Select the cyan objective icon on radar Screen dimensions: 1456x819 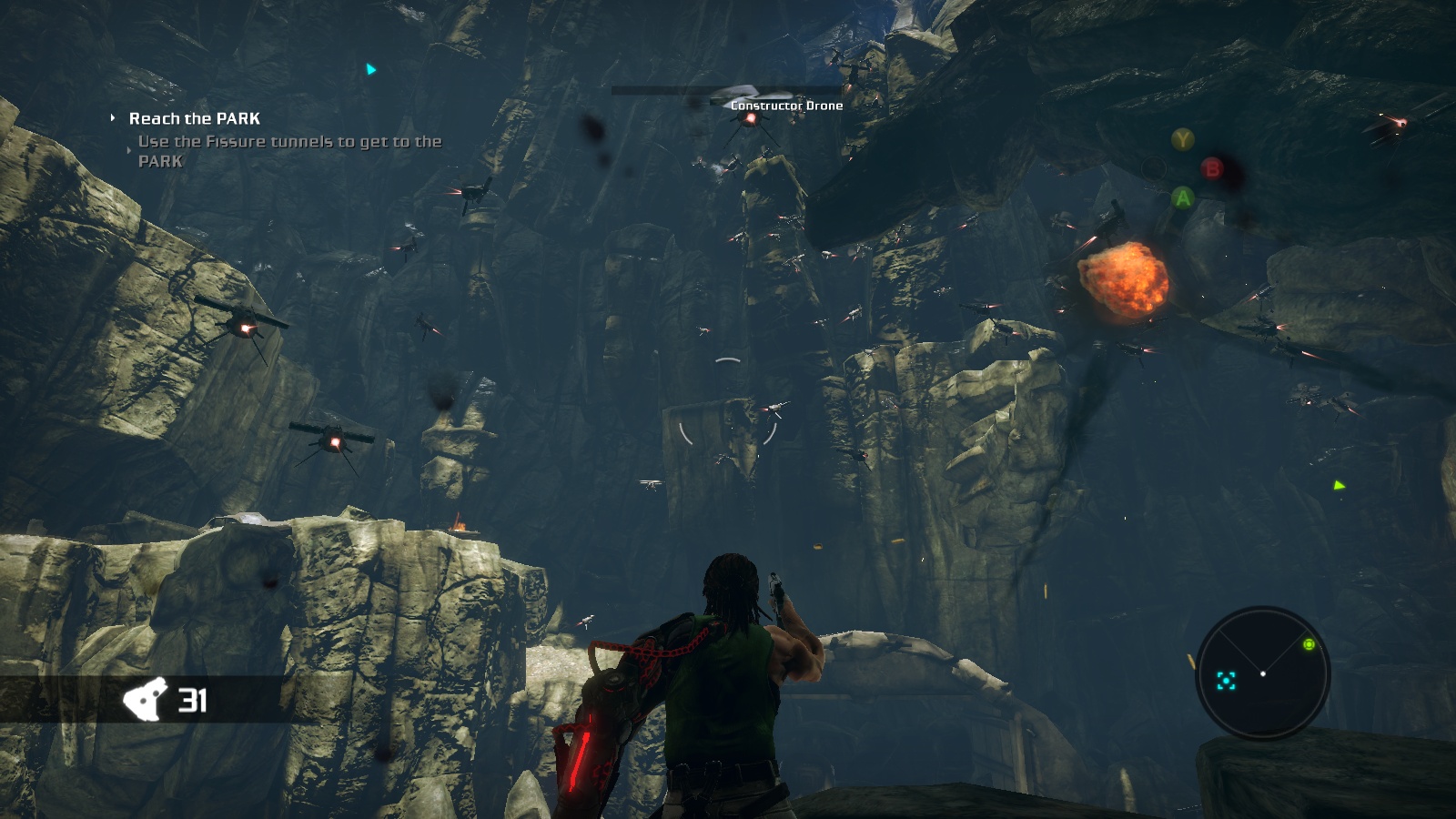1226,681
